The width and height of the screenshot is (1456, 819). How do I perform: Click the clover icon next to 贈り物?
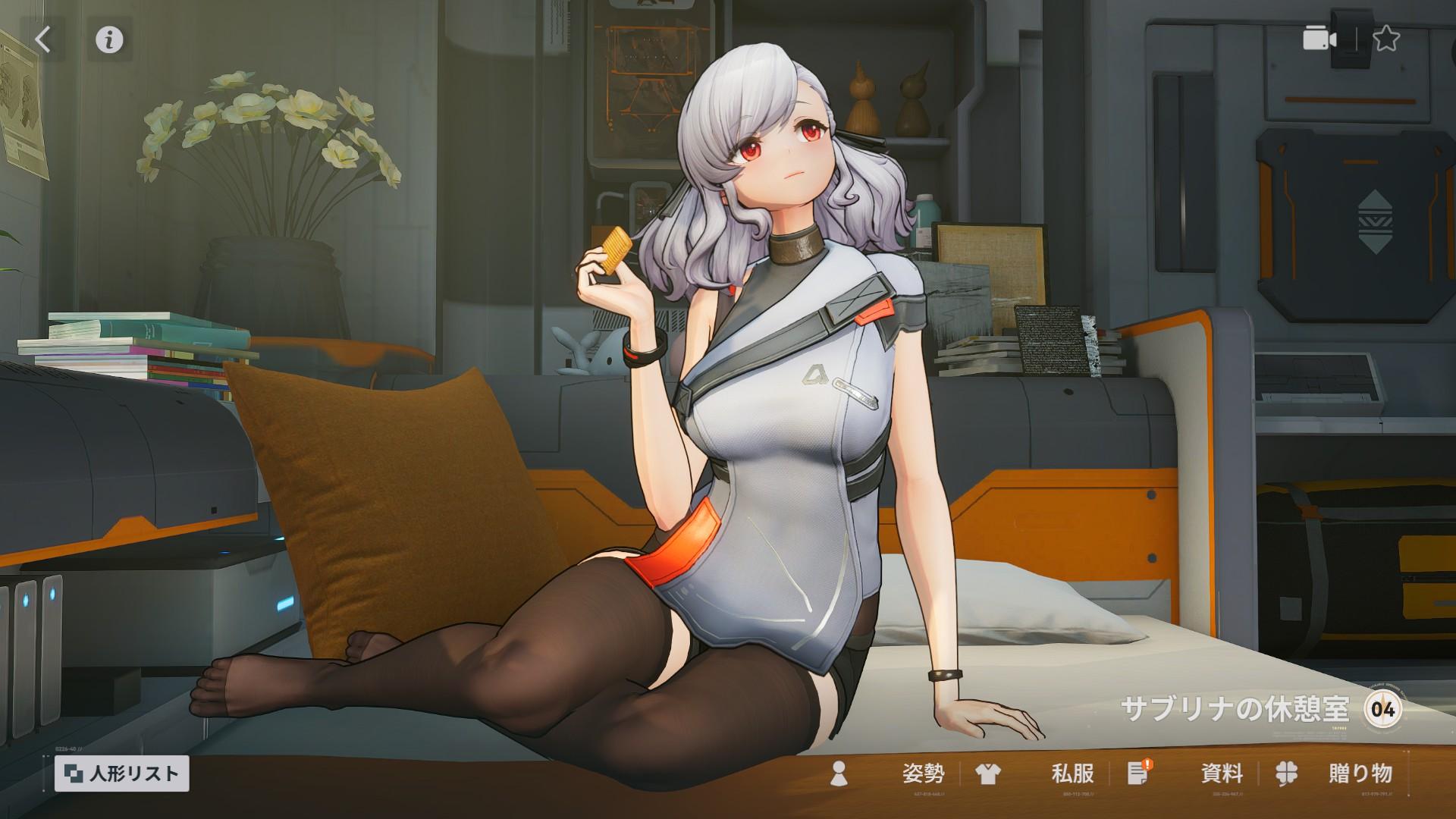(x=1286, y=773)
